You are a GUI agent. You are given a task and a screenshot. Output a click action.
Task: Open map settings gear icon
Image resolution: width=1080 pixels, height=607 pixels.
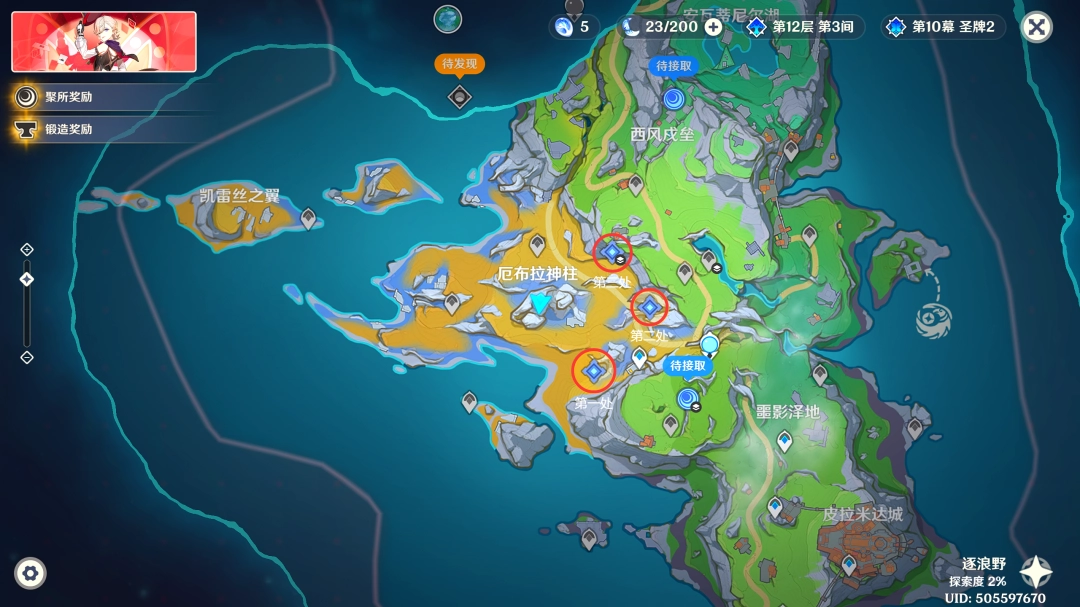pyautogui.click(x=30, y=573)
